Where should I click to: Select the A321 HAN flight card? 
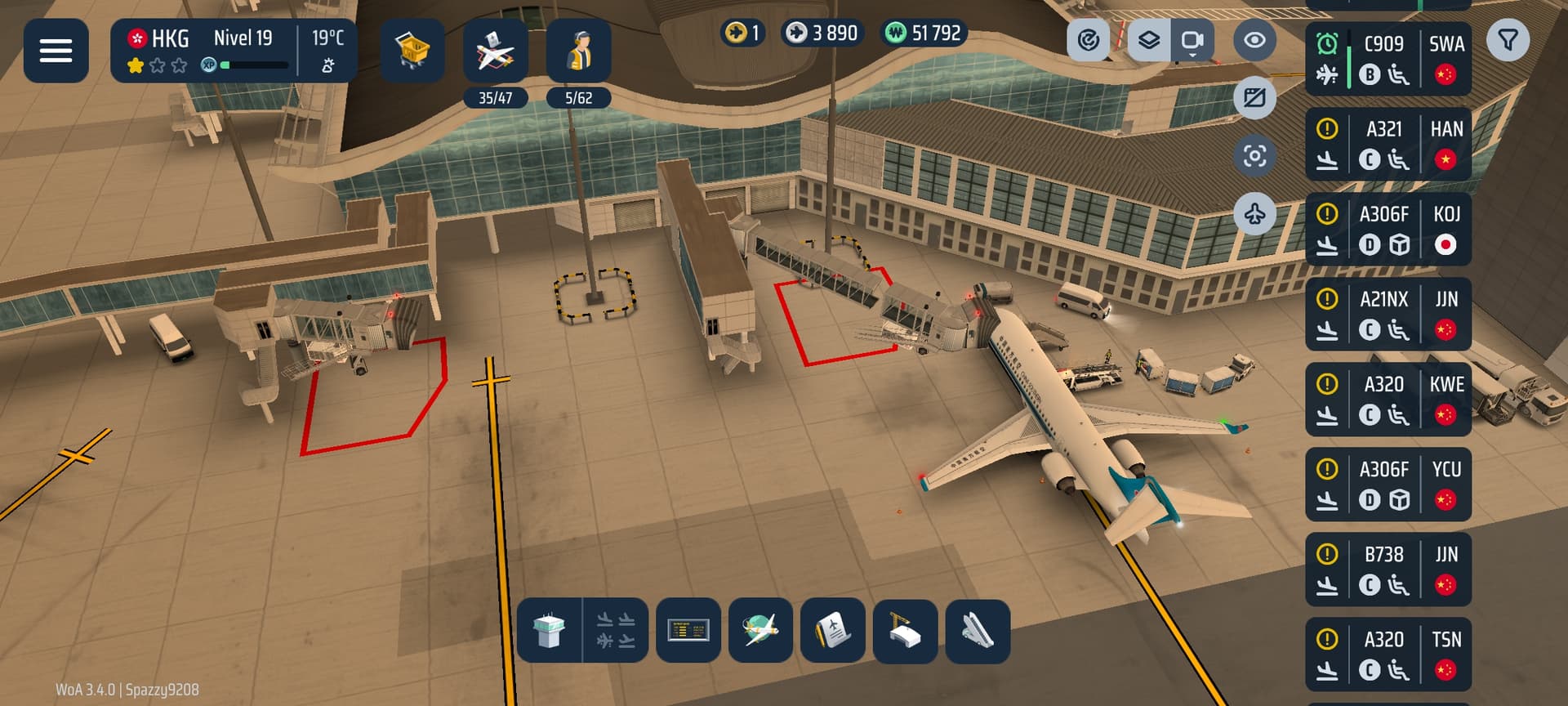1388,144
